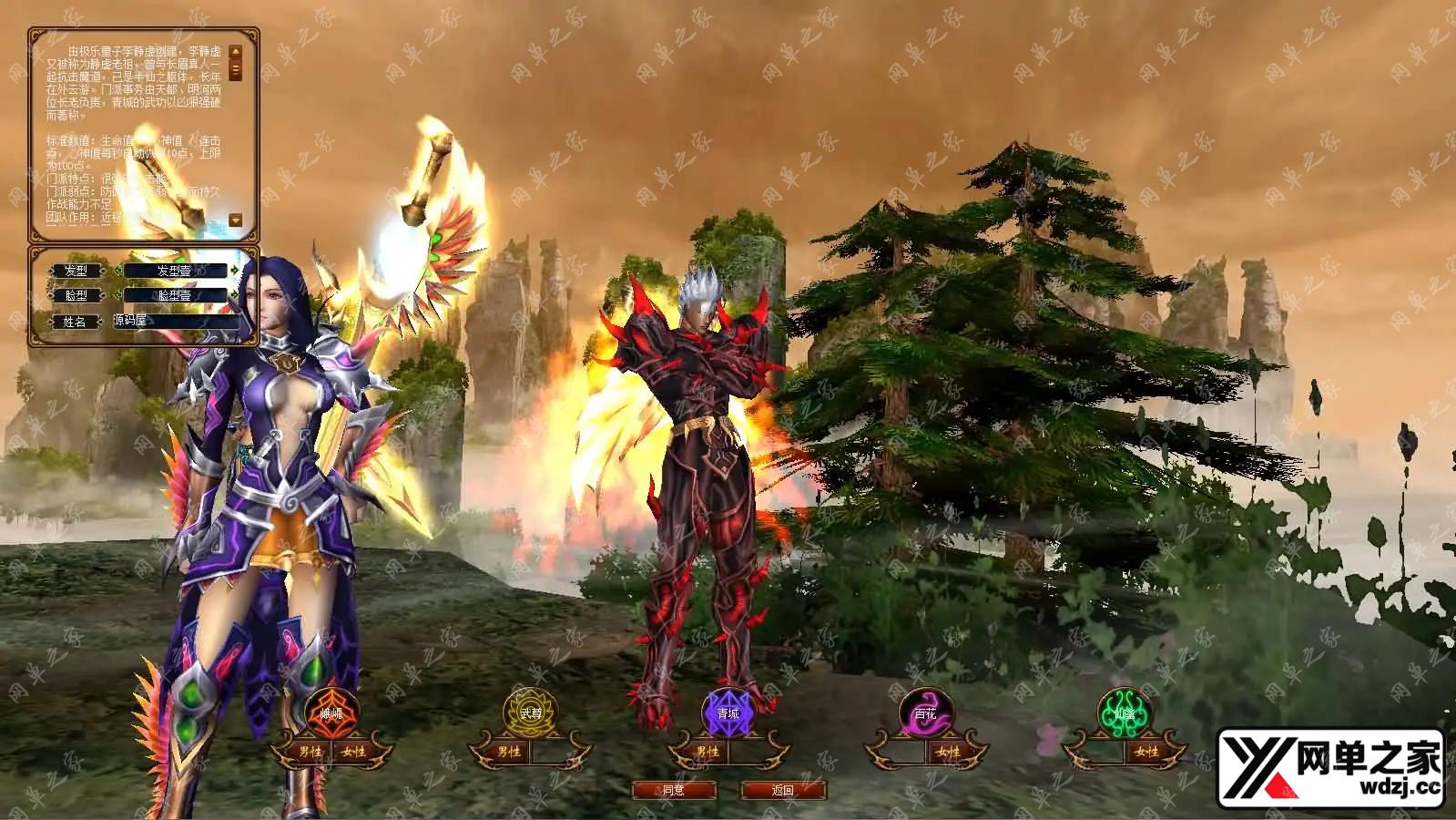Screen dimensions: 1456x820
Task: Switch to next hairstyle with right arrow
Action: coord(235,271)
